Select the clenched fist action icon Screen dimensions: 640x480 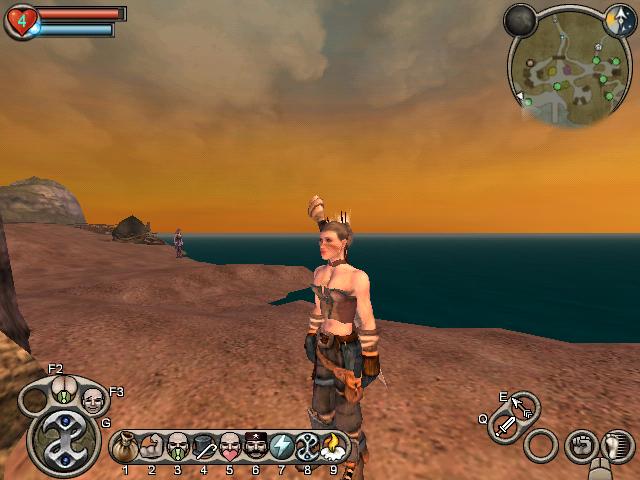coord(579,444)
